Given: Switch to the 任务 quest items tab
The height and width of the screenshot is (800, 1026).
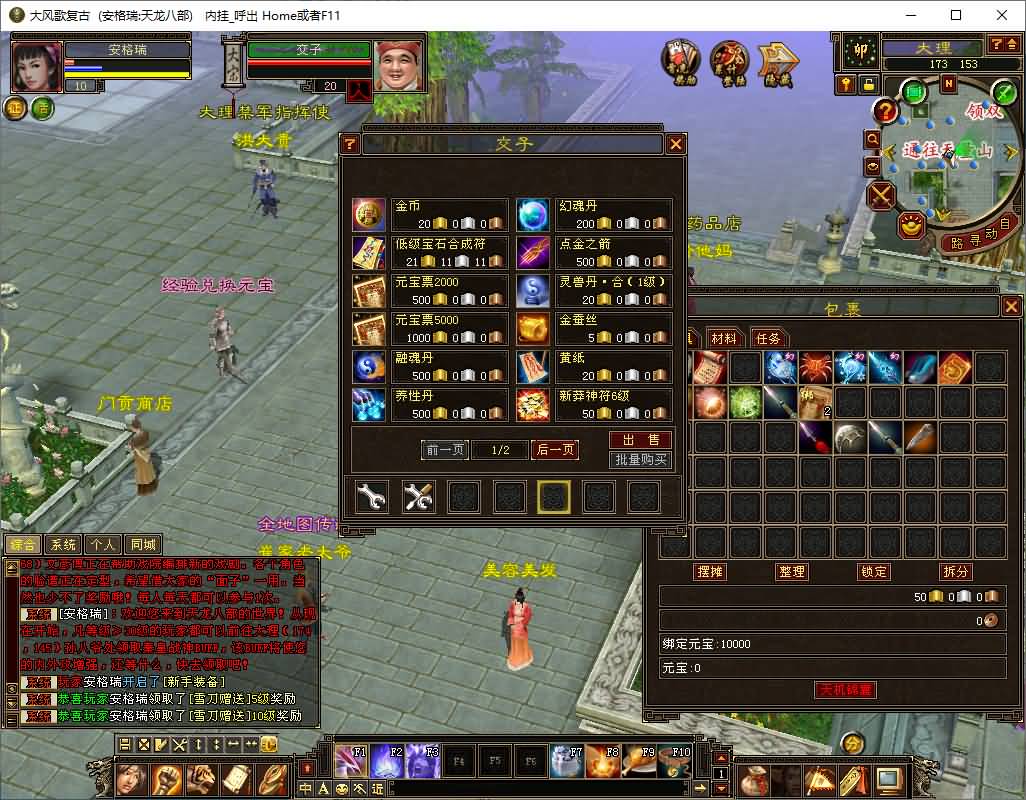Looking at the screenshot, I should [768, 338].
